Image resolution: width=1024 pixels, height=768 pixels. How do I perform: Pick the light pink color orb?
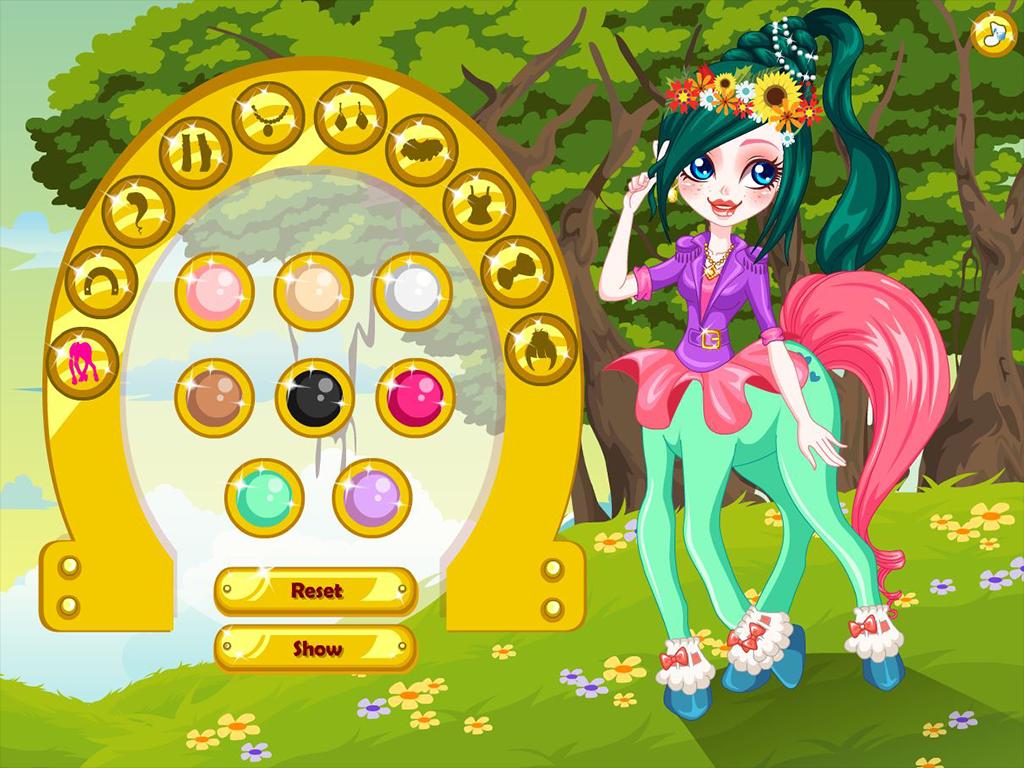click(214, 291)
